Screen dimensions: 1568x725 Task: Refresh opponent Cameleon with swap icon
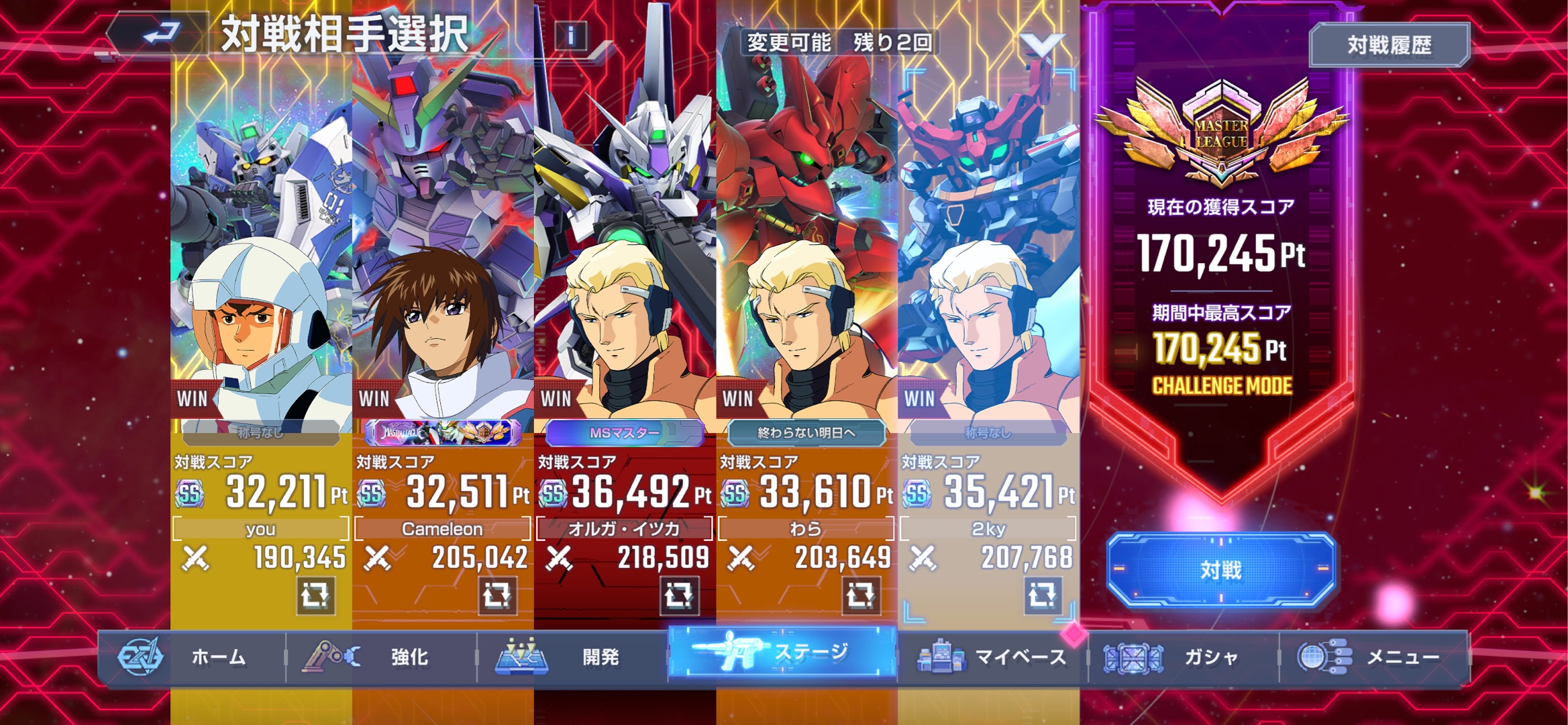pos(497,595)
